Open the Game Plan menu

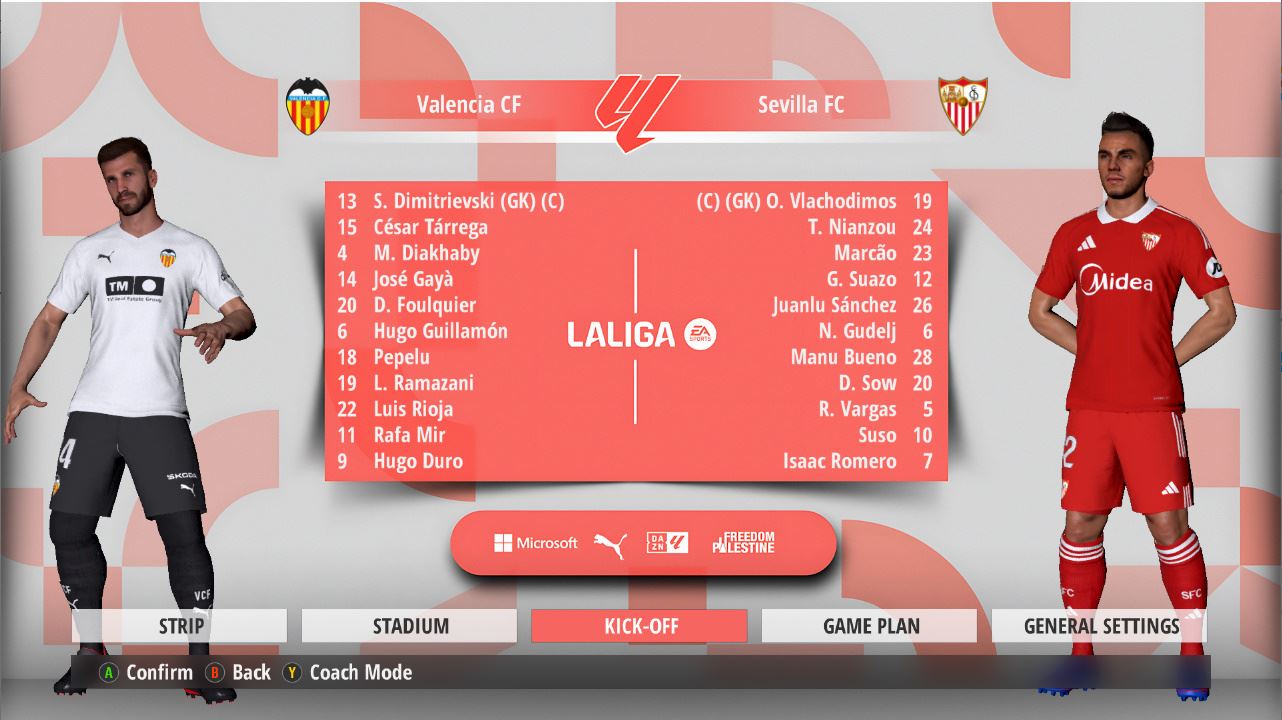click(870, 626)
